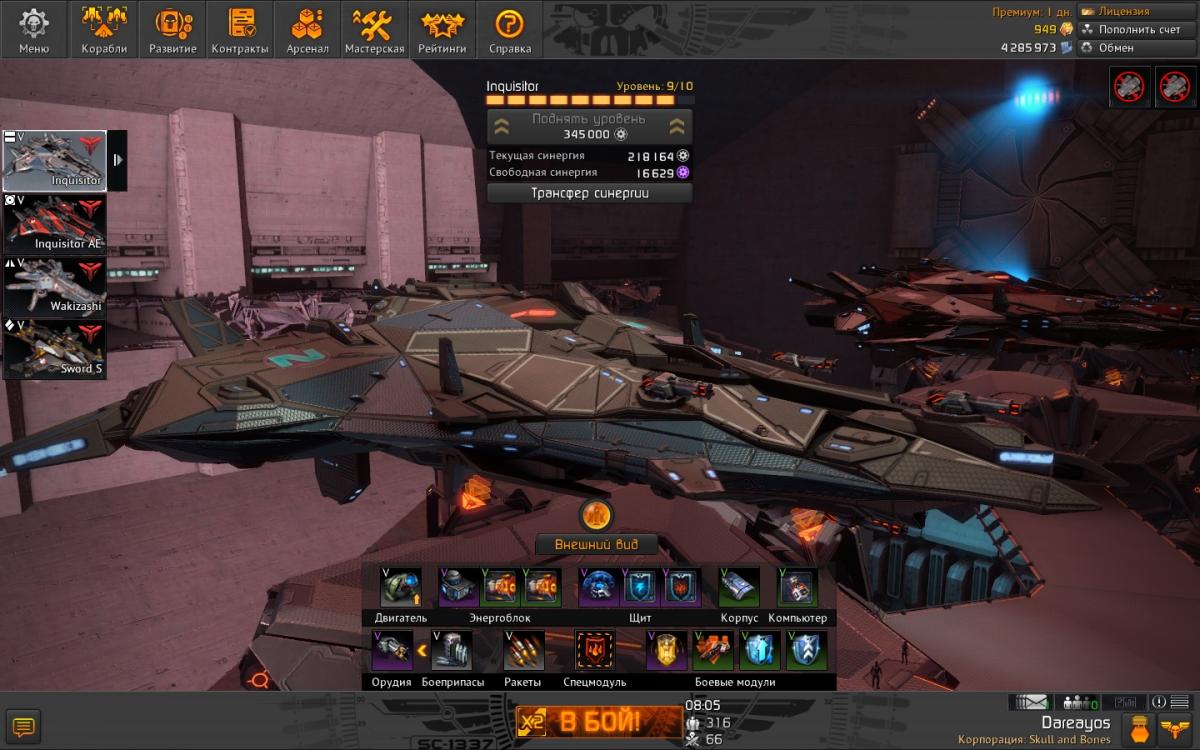
Task: Select the Inquisitor AE ship slot
Action: [54, 224]
